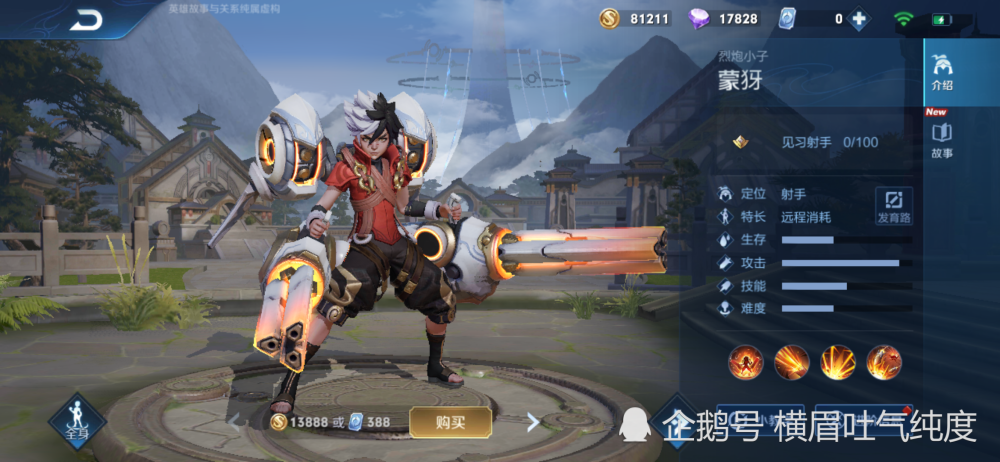Tap the plus button to add hero vouchers

coord(858,19)
